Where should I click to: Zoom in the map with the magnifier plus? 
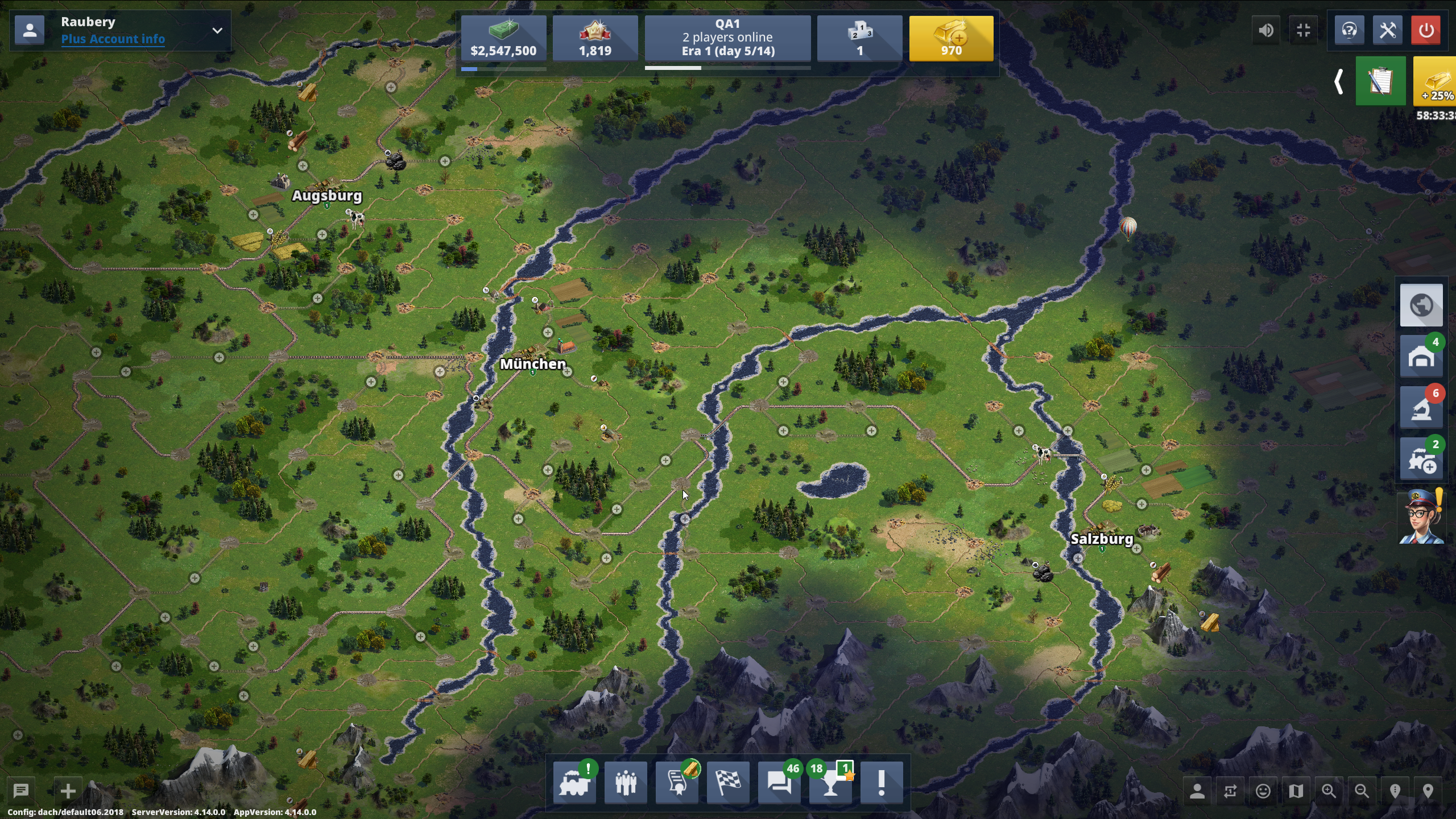(1329, 791)
